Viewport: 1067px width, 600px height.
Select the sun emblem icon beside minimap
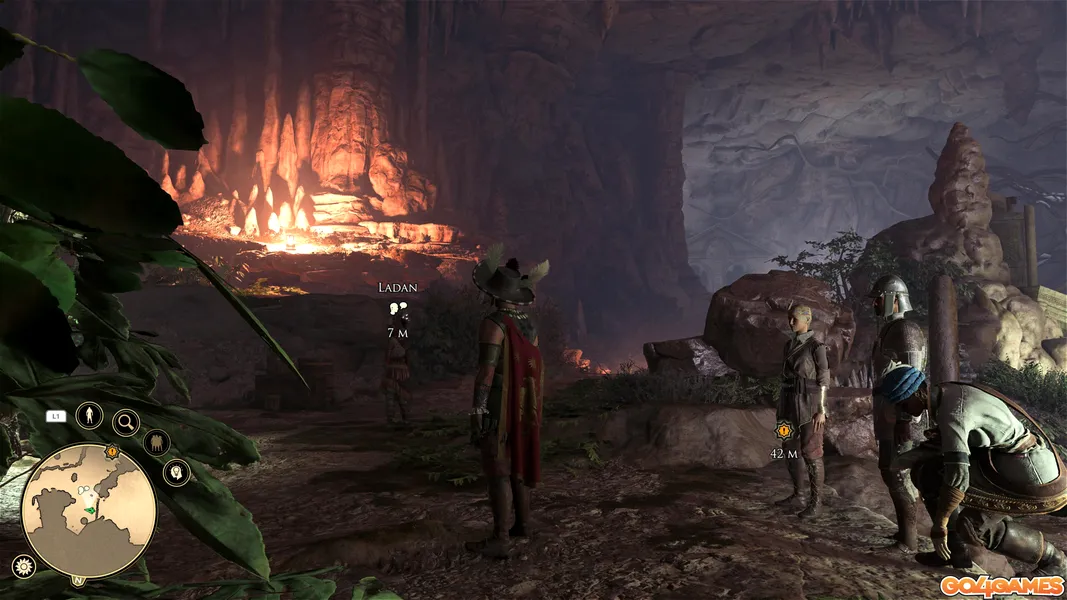pyautogui.click(x=22, y=566)
